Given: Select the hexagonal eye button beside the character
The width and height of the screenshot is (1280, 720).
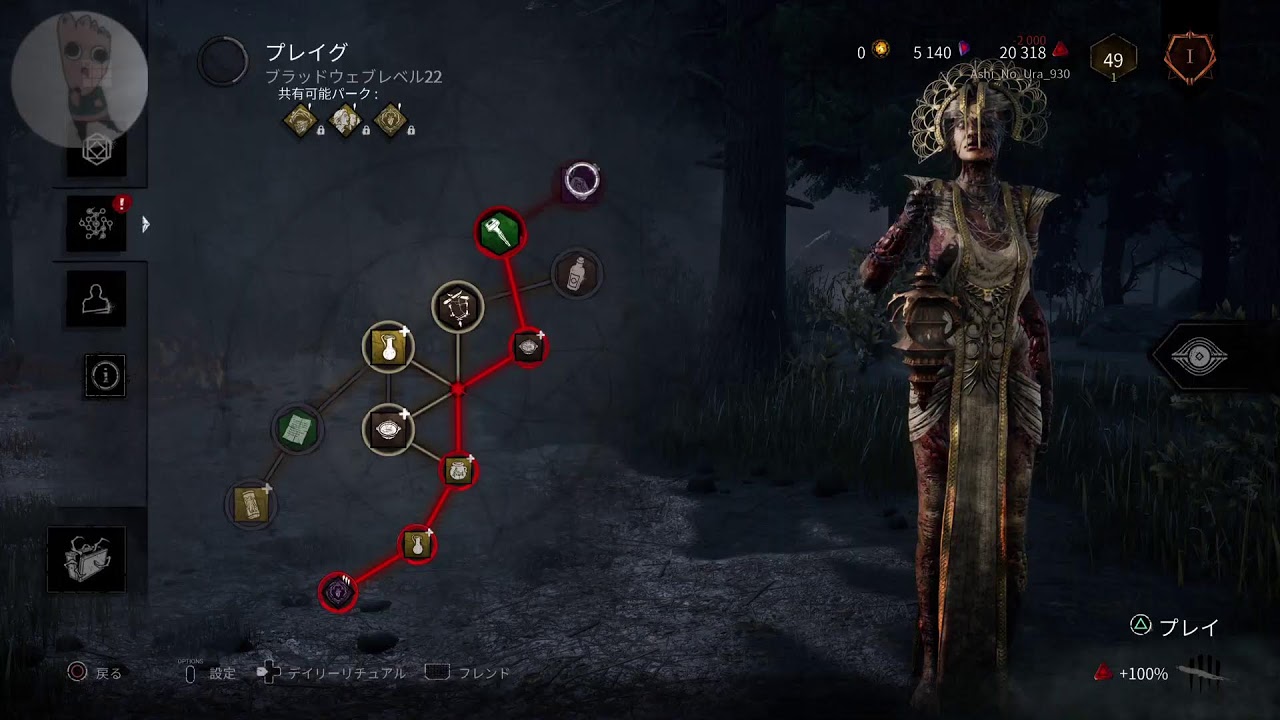Looking at the screenshot, I should coord(1199,357).
